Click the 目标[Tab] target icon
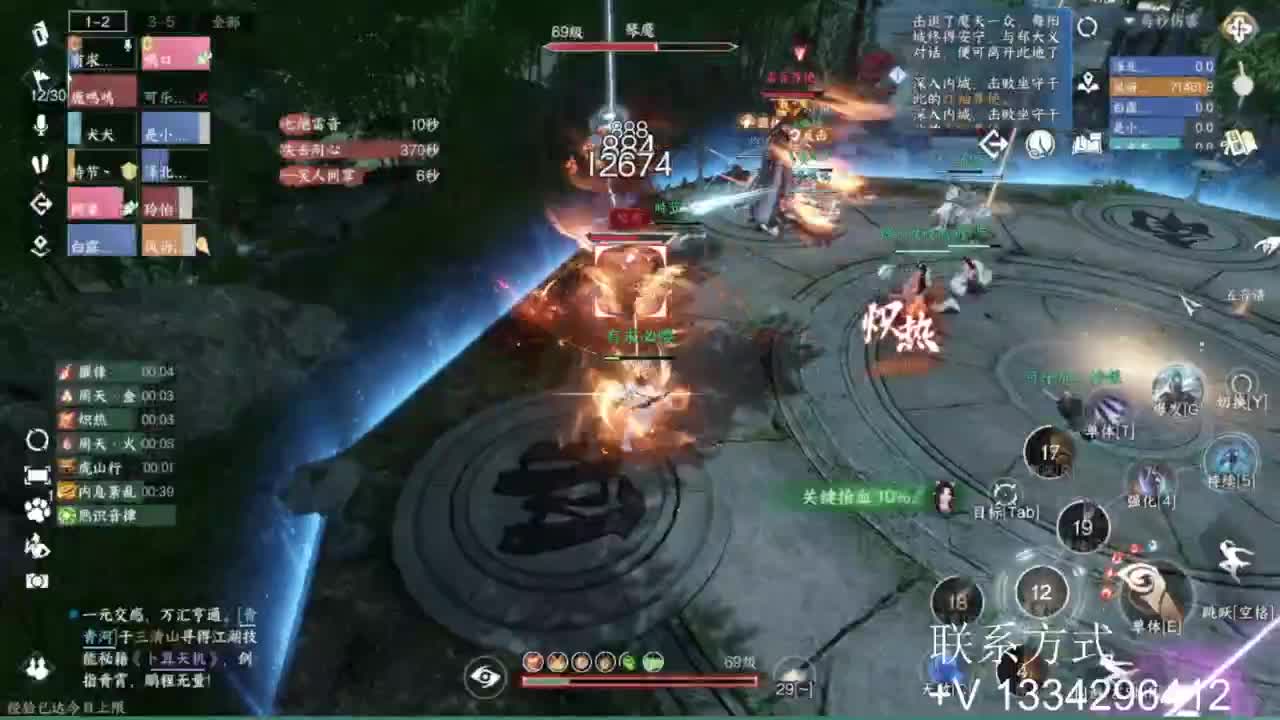The width and height of the screenshot is (1280, 720). pos(1005,495)
